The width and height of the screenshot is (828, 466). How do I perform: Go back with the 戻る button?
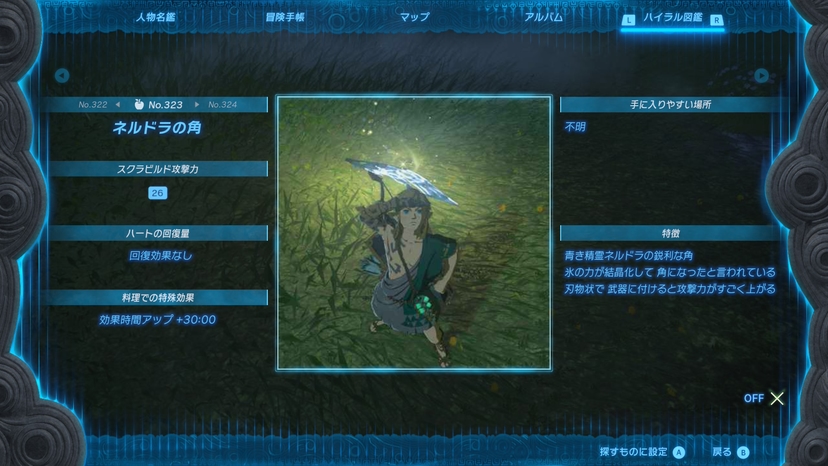pyautogui.click(x=730, y=452)
